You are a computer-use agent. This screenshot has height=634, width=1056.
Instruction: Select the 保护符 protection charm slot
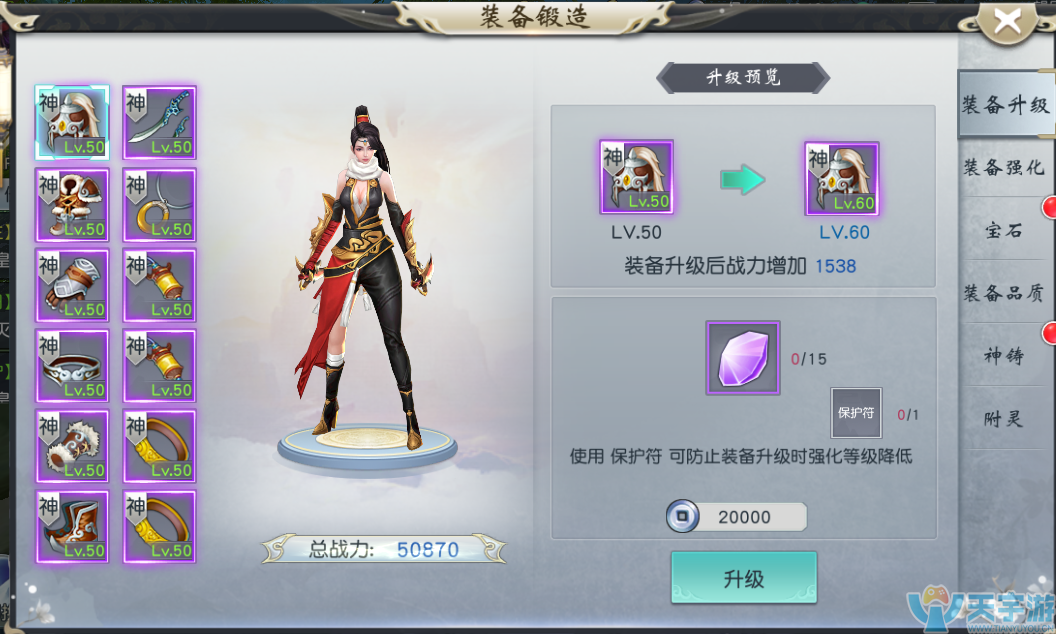pyautogui.click(x=856, y=412)
